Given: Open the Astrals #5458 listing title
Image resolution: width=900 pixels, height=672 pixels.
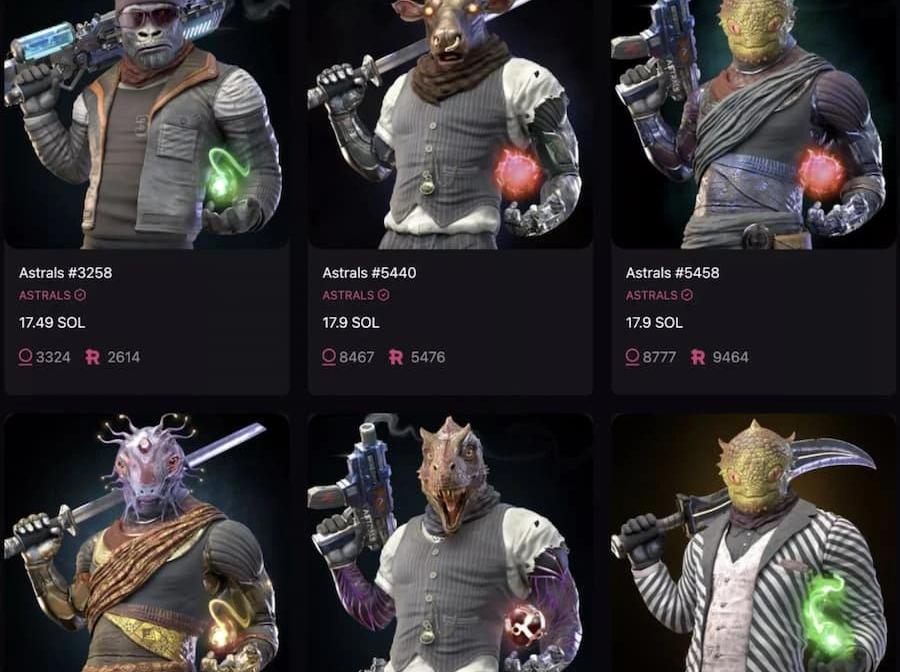Looking at the screenshot, I should pyautogui.click(x=672, y=272).
